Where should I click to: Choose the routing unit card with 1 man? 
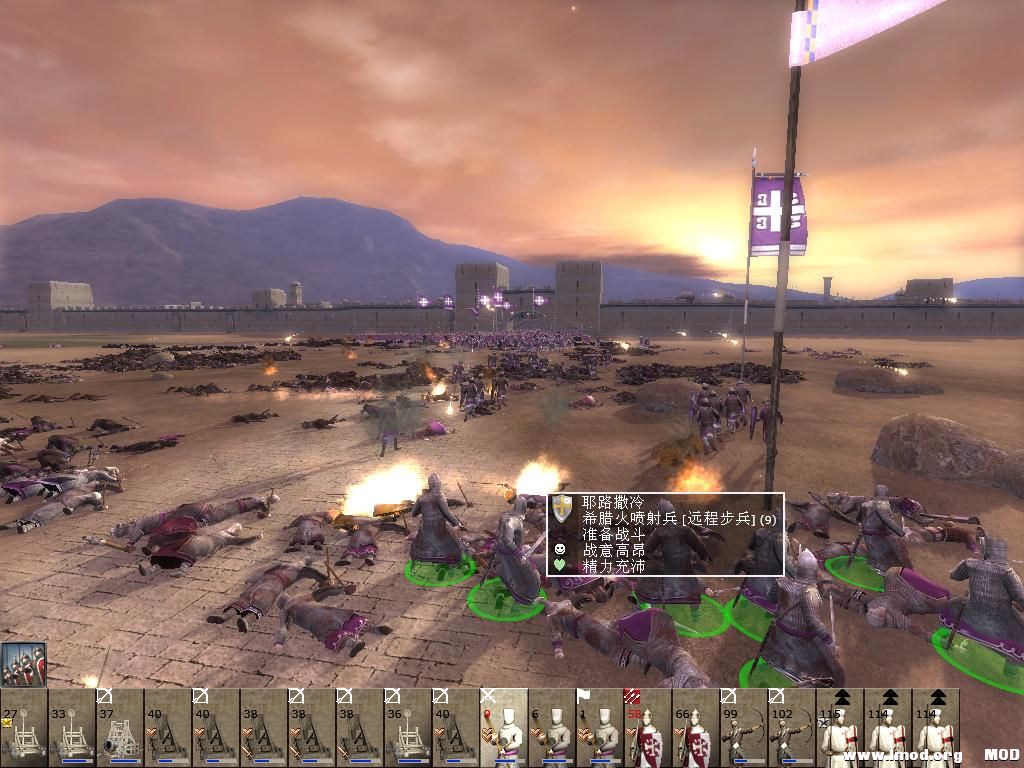[x=600, y=728]
